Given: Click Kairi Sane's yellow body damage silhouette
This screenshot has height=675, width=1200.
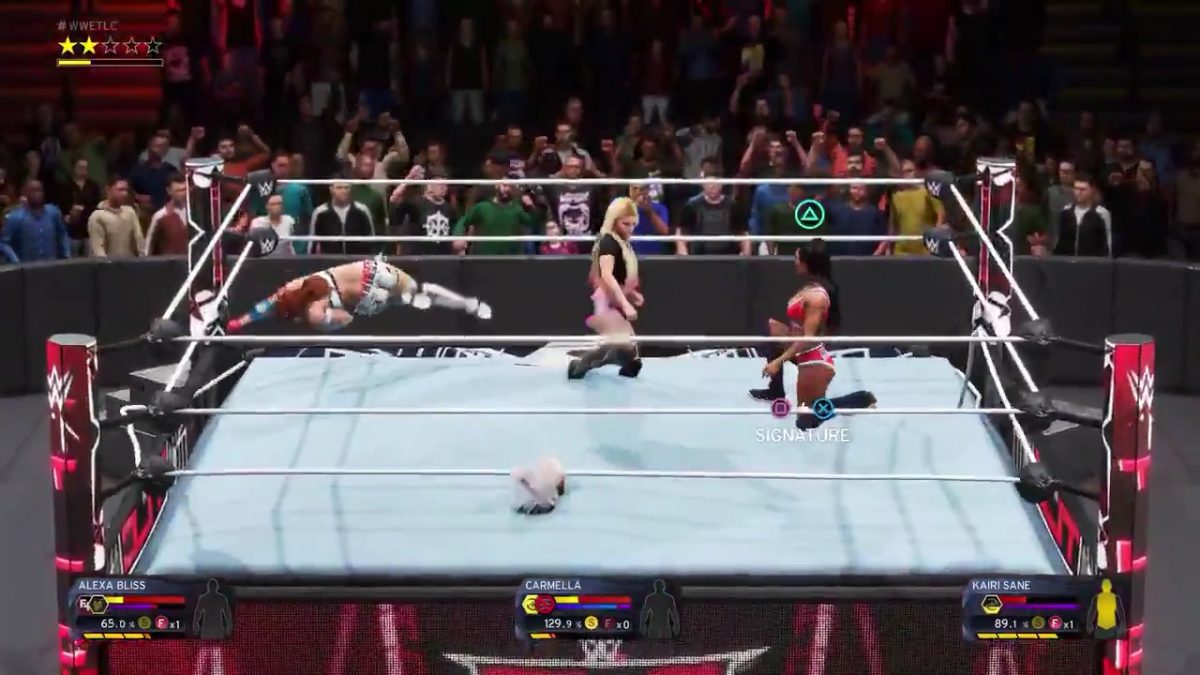Looking at the screenshot, I should [1108, 608].
